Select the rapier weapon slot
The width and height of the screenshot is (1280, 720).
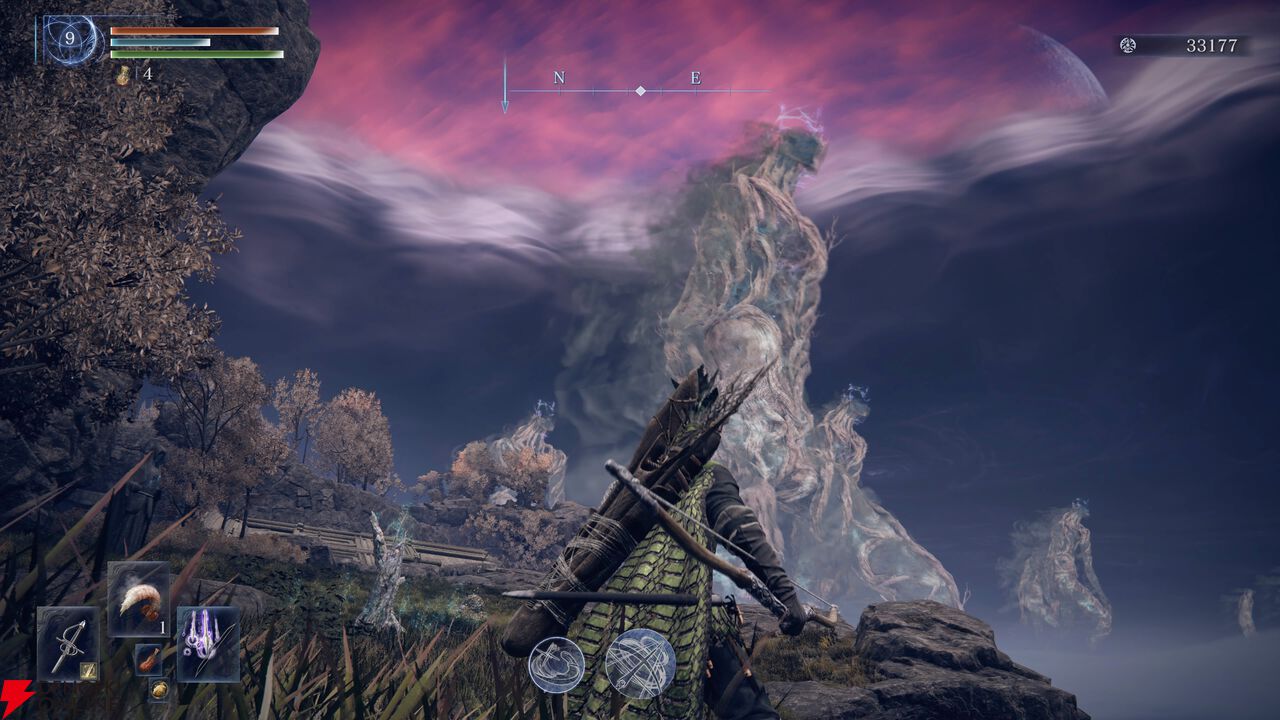point(68,643)
